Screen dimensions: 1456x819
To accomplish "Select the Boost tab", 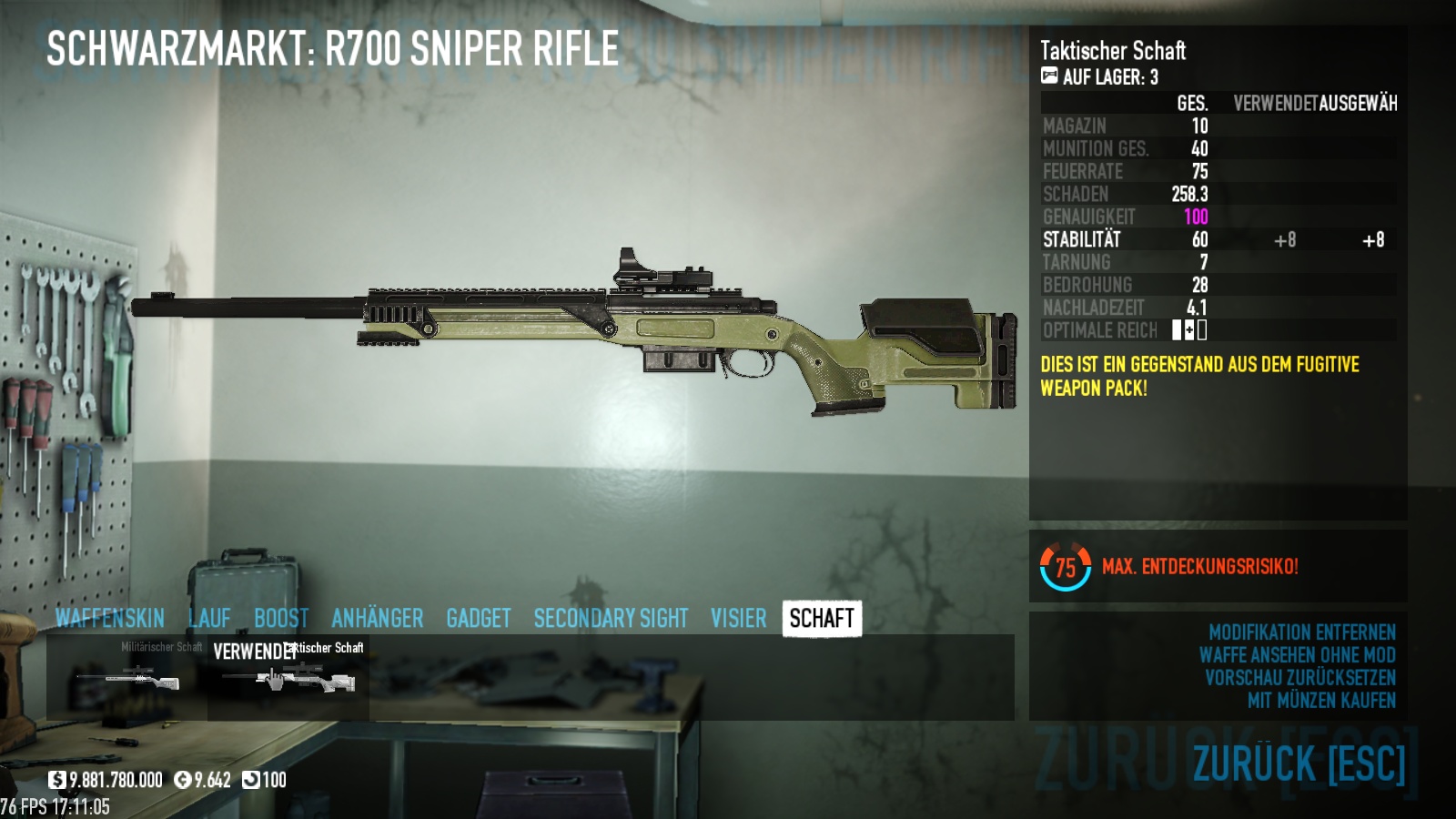I will coord(281,619).
